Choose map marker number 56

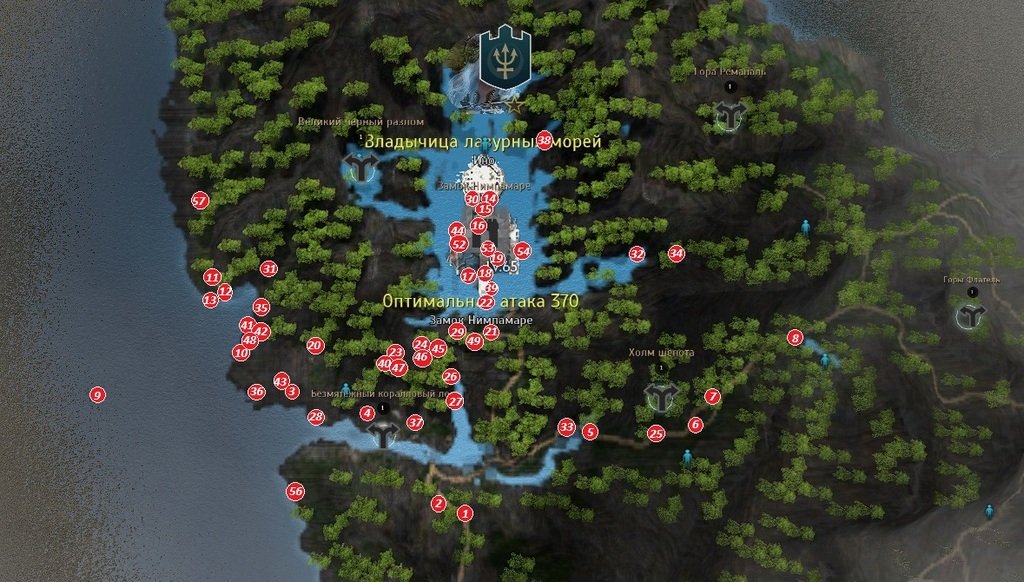click(295, 492)
